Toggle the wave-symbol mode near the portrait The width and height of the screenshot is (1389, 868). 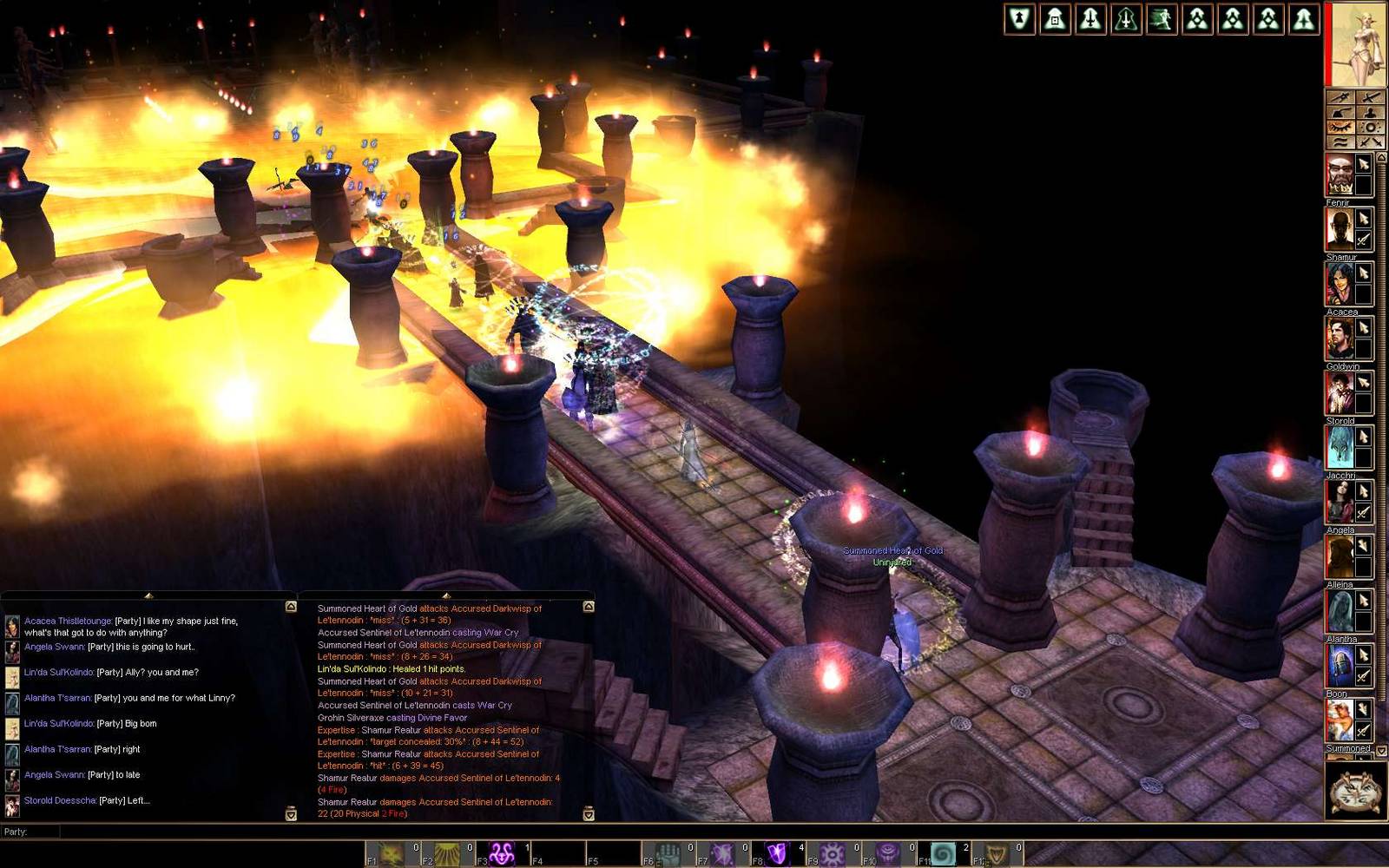click(1340, 141)
